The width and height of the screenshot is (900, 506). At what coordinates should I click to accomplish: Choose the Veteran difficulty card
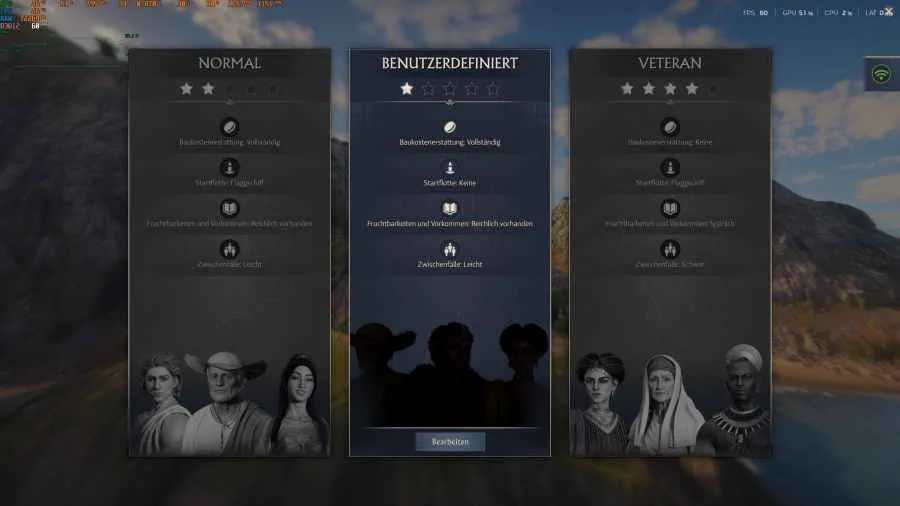point(670,250)
